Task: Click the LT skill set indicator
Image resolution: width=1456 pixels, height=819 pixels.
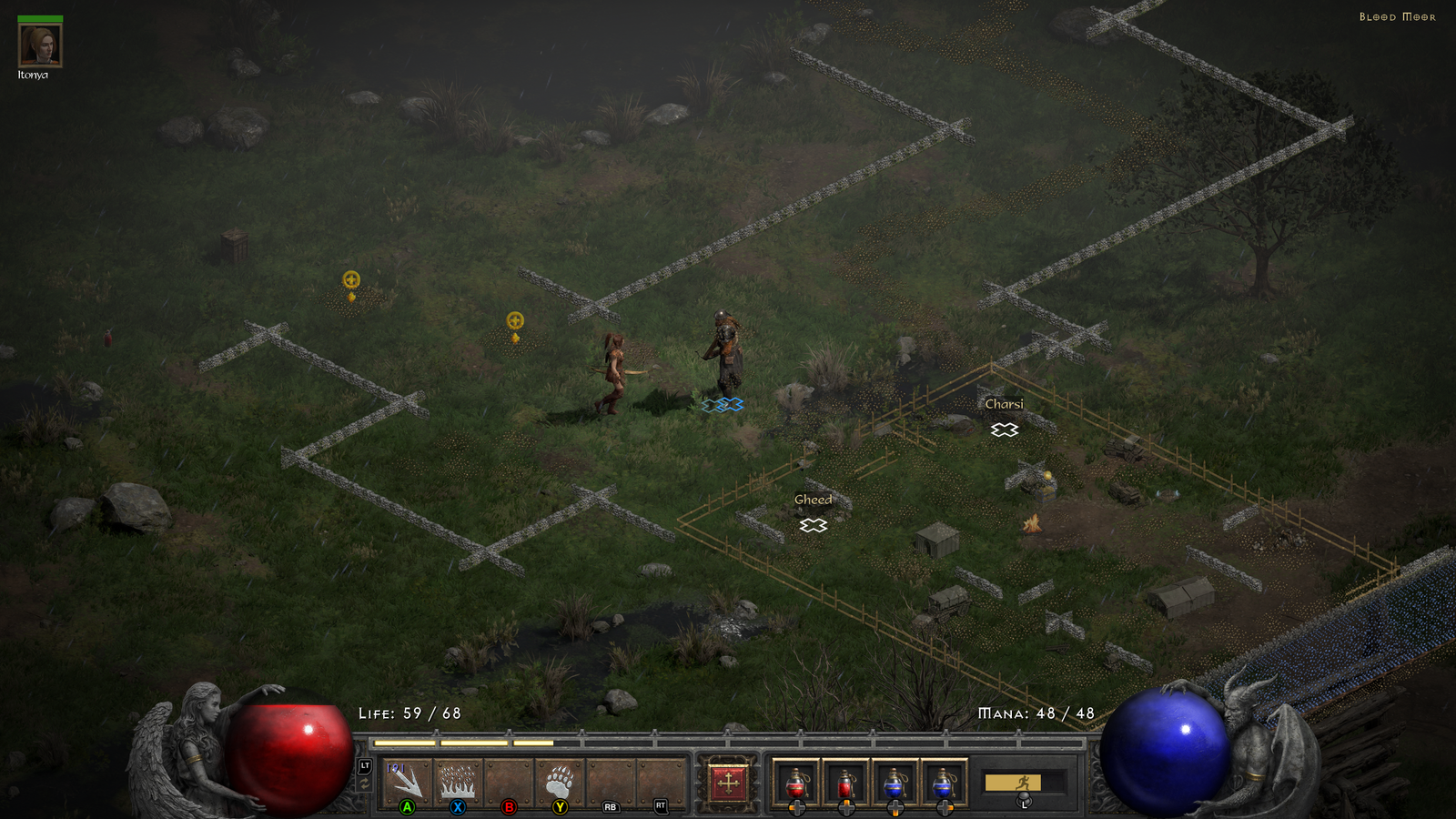Action: pyautogui.click(x=365, y=764)
